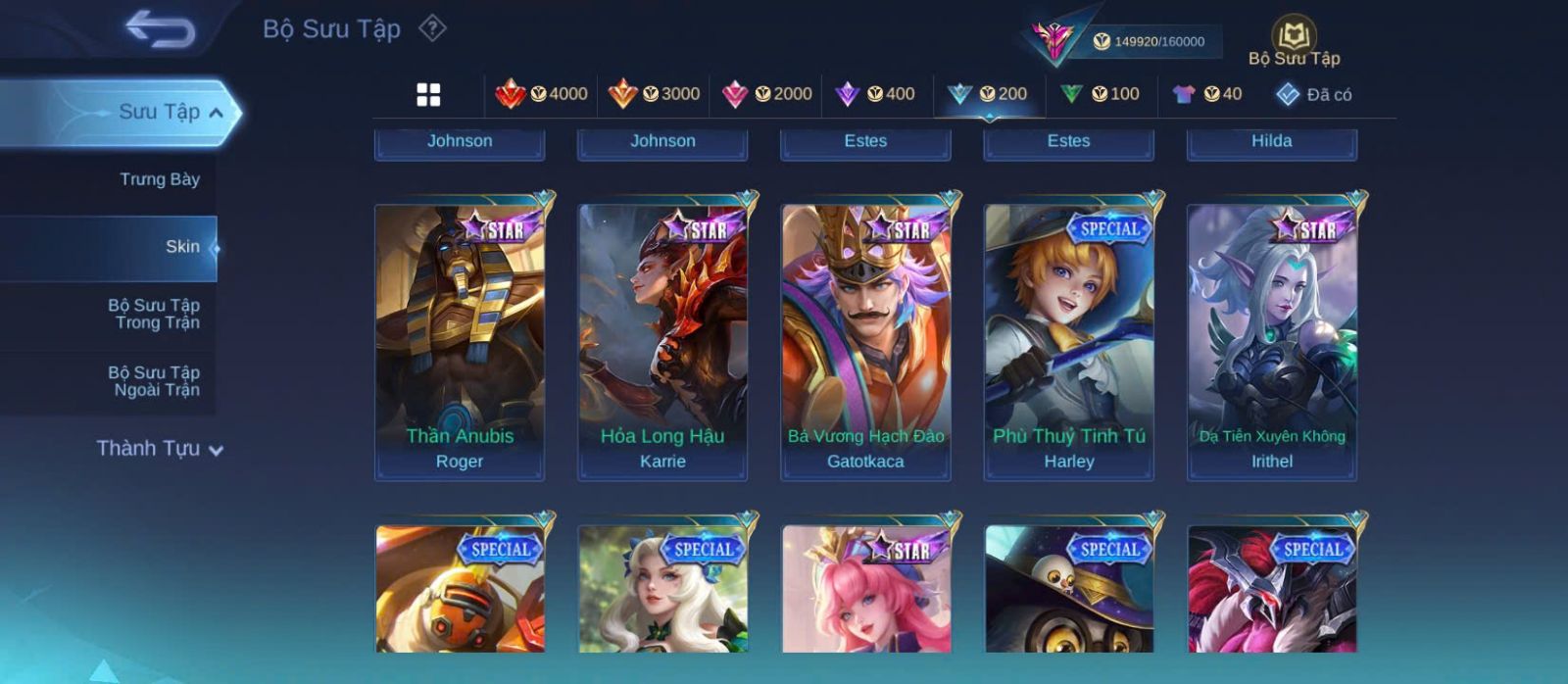
Task: Toggle the Đã có owned filter
Action: coord(1313,94)
